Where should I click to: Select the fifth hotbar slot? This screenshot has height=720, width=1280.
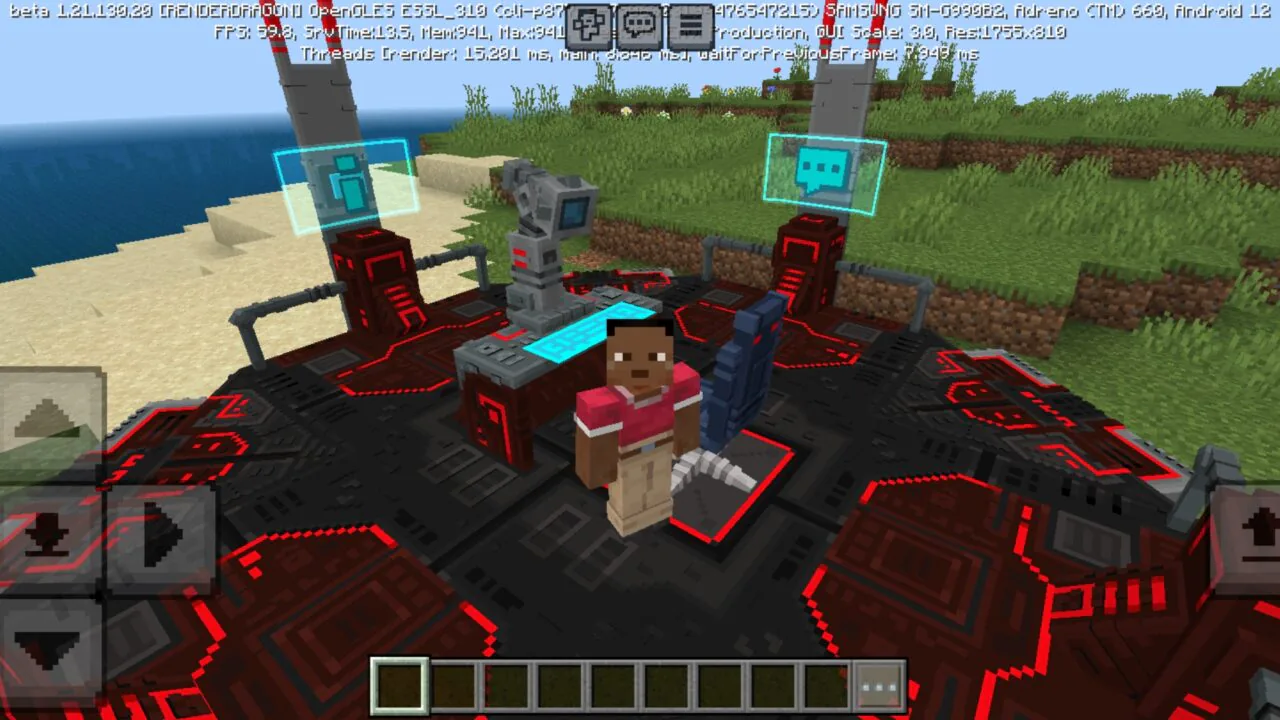tap(615, 684)
